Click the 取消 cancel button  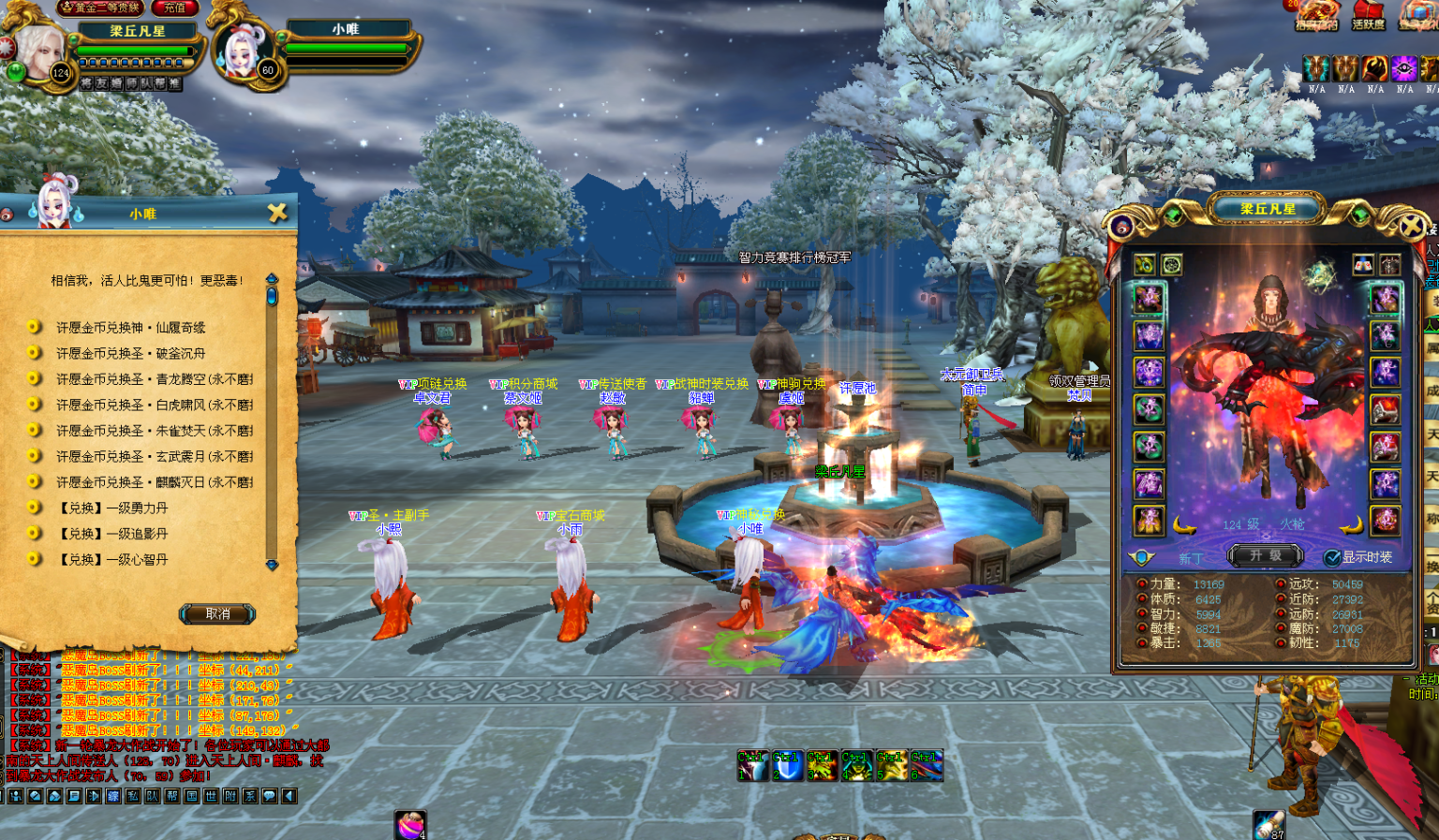tap(217, 614)
